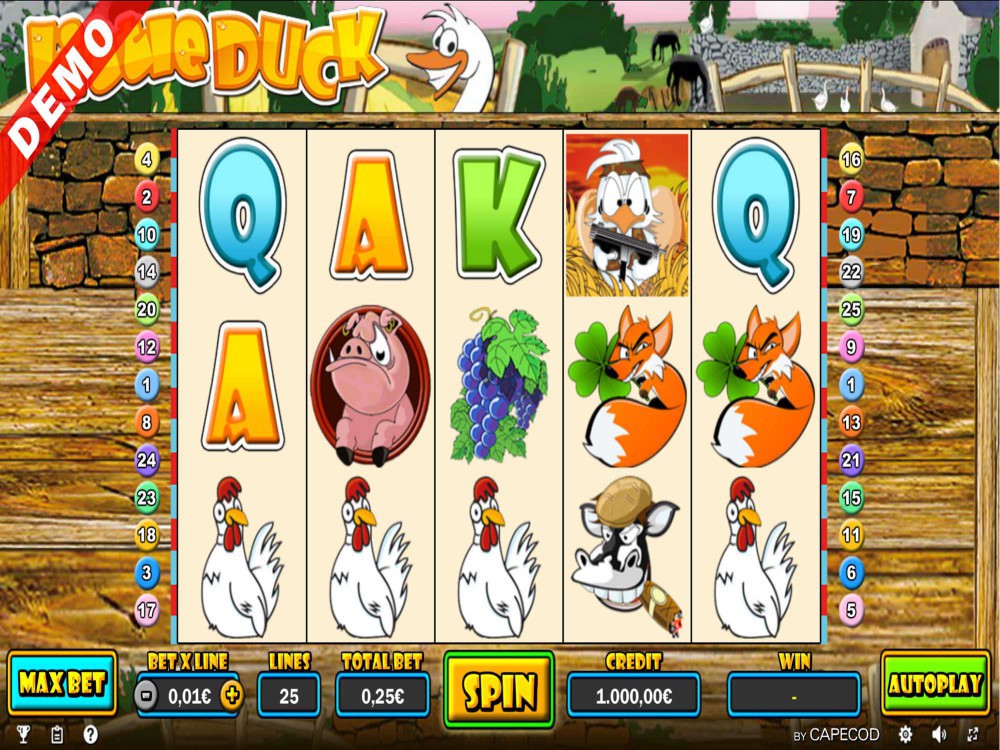Show help via the question mark icon
The image size is (1000, 750).
tap(90, 735)
